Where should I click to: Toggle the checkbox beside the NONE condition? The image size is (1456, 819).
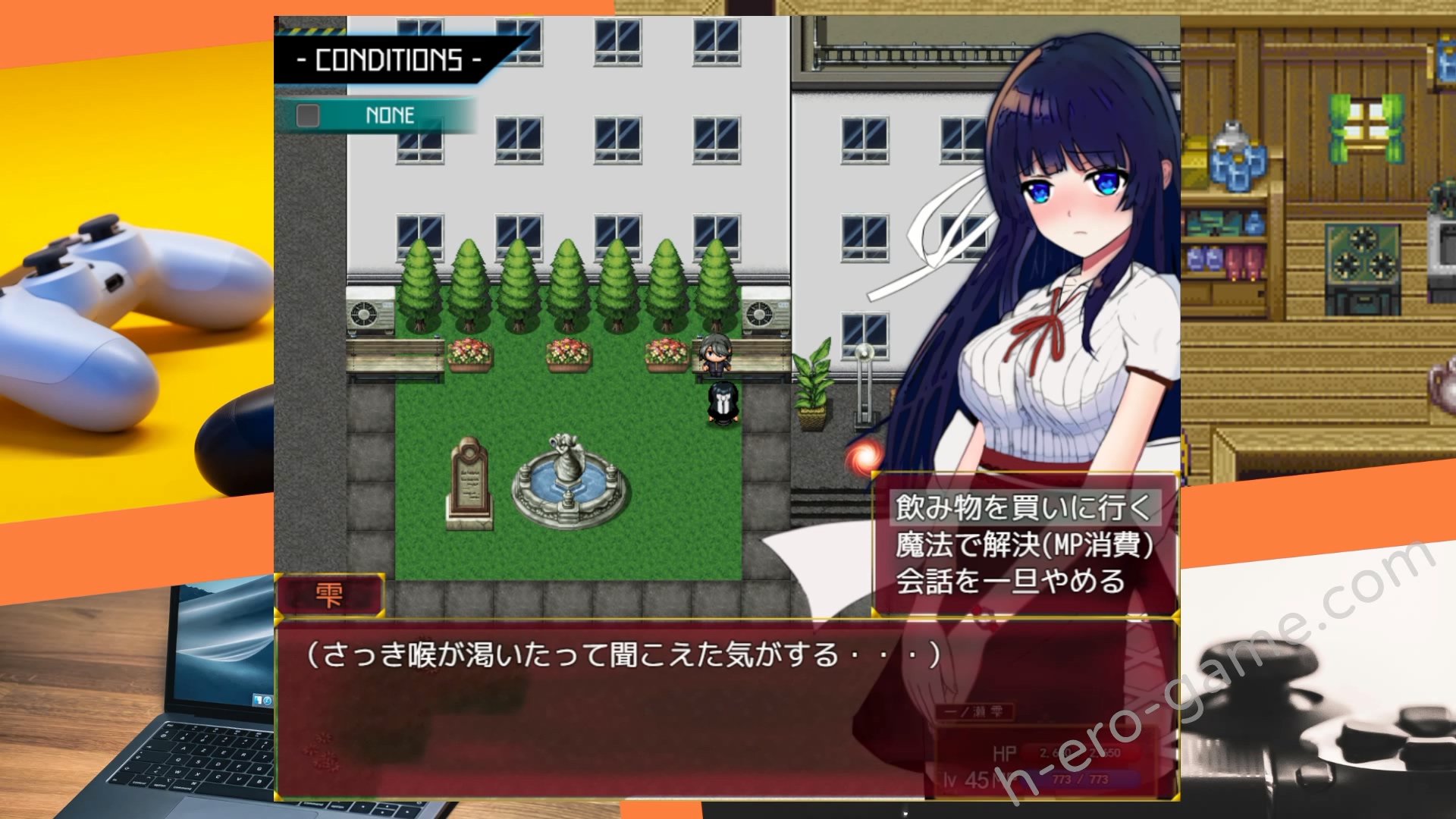(x=306, y=115)
